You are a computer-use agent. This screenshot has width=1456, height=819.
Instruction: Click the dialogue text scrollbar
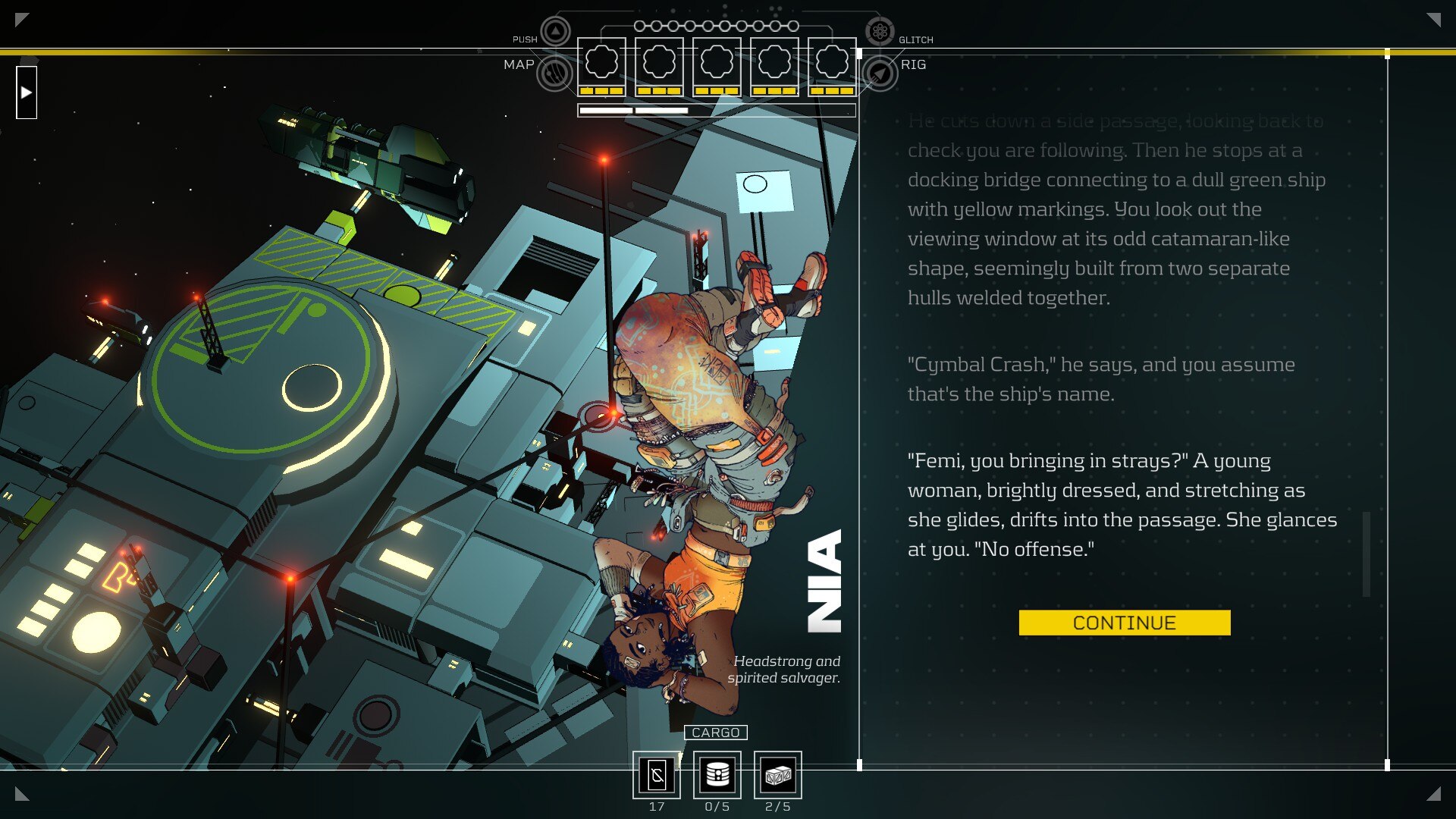coord(1367,554)
